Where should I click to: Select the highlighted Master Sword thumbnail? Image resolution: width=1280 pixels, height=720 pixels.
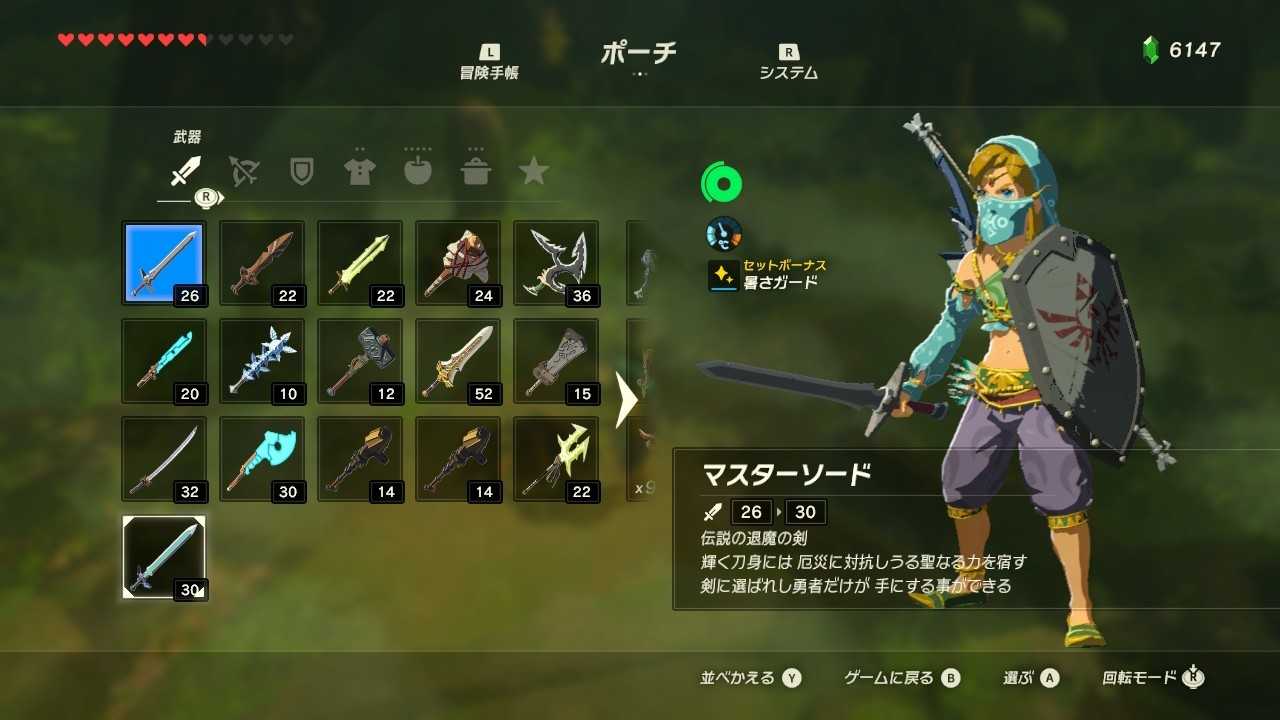tap(164, 263)
